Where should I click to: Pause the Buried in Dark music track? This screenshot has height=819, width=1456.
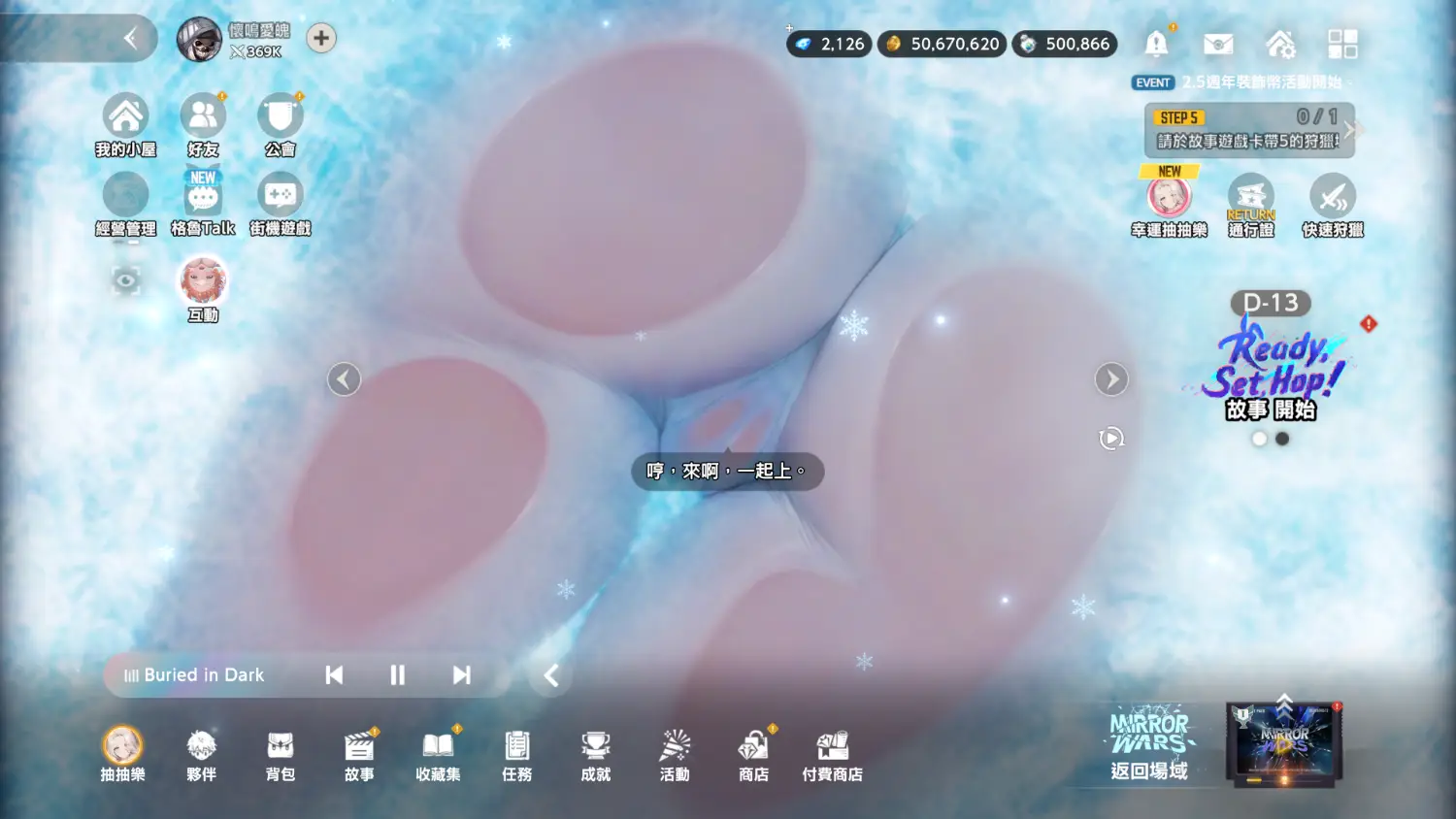click(397, 675)
